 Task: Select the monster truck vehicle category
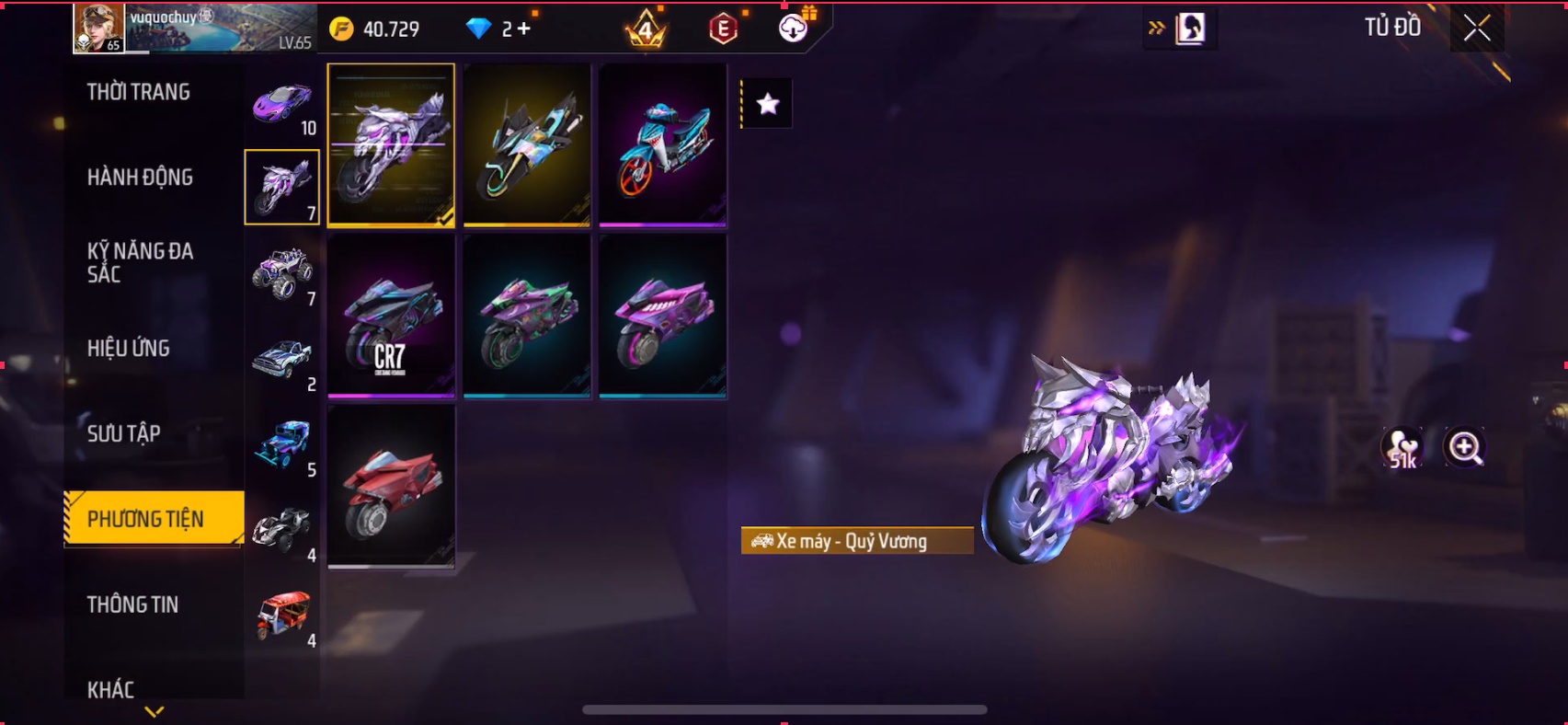[282, 273]
